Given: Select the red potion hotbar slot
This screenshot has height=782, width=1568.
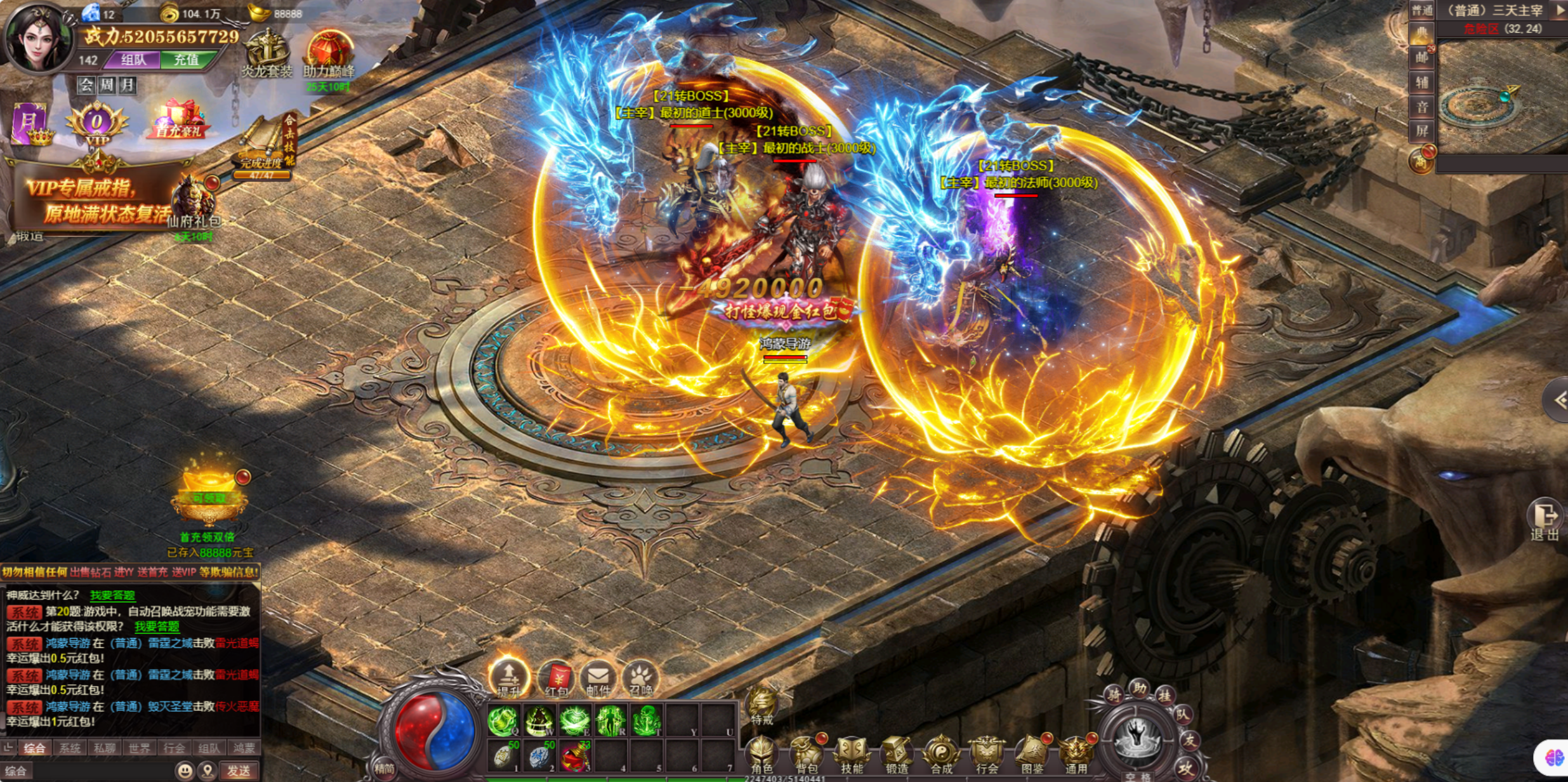Looking at the screenshot, I should [x=574, y=757].
